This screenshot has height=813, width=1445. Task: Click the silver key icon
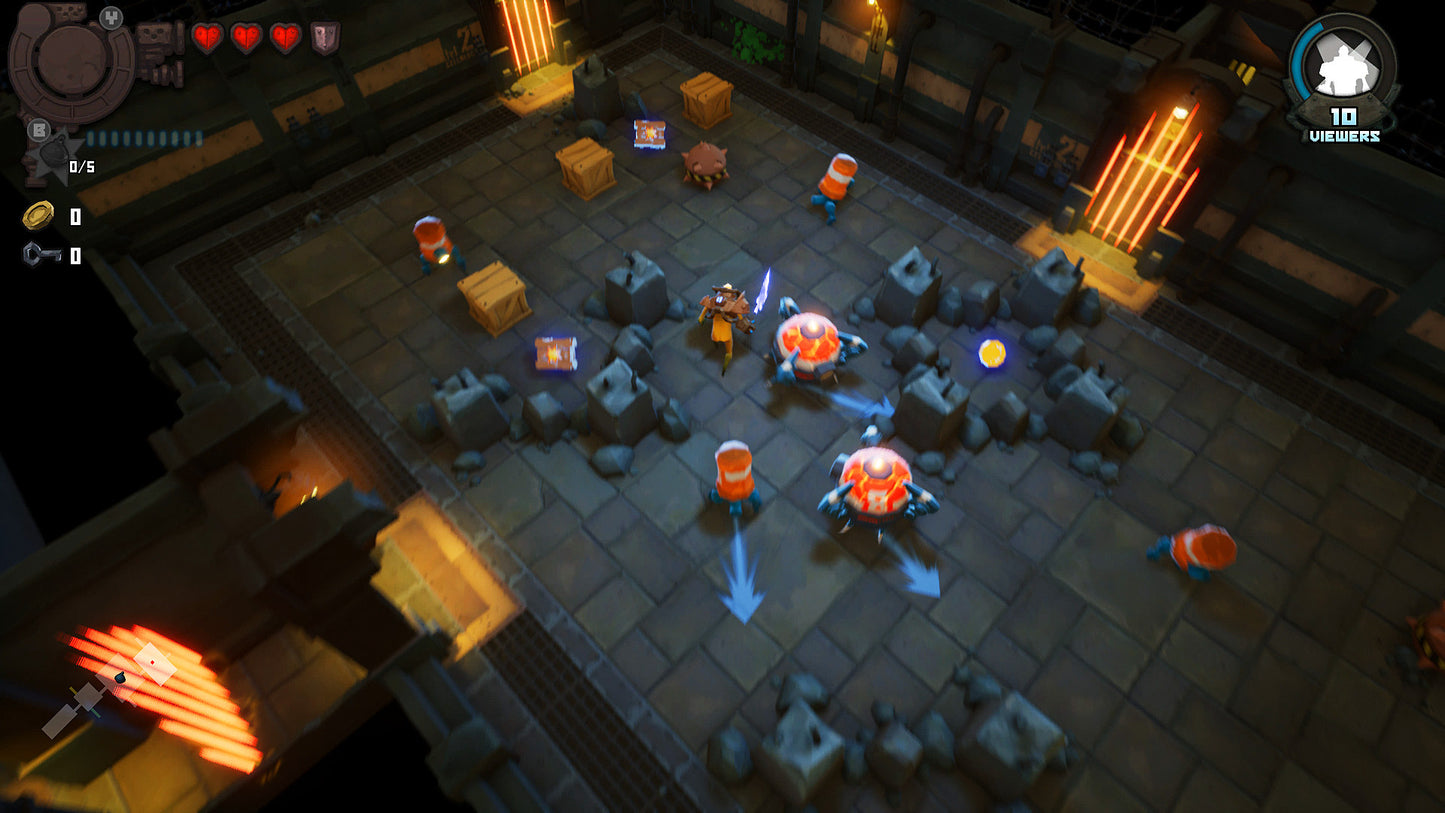pos(40,255)
